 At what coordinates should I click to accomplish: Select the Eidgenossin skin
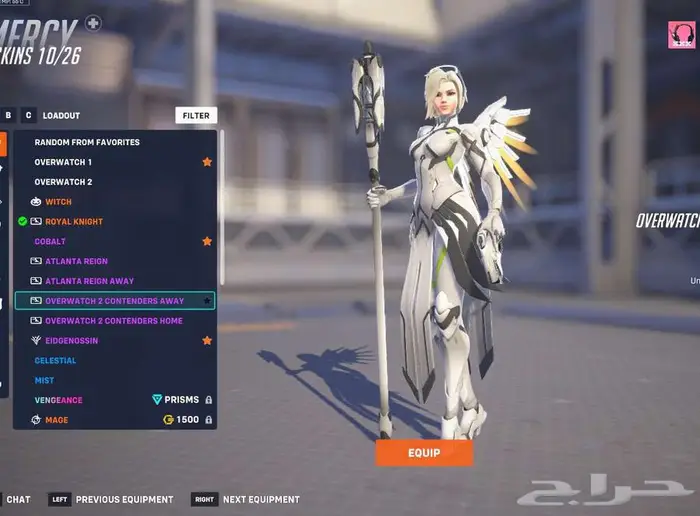[x=71, y=340]
